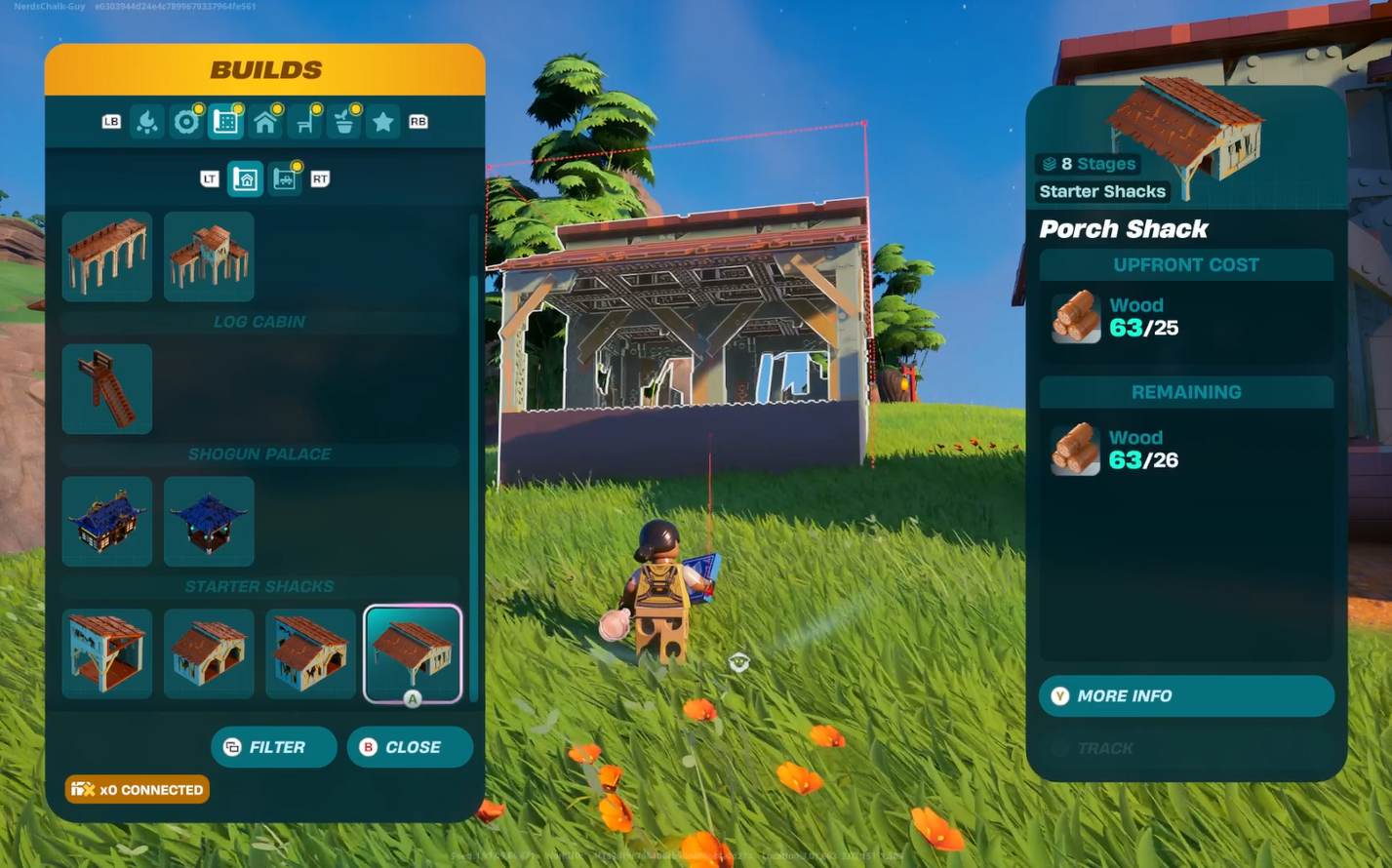Screen dimensions: 1392x868
Task: Close the Builds menu
Action: 410,747
